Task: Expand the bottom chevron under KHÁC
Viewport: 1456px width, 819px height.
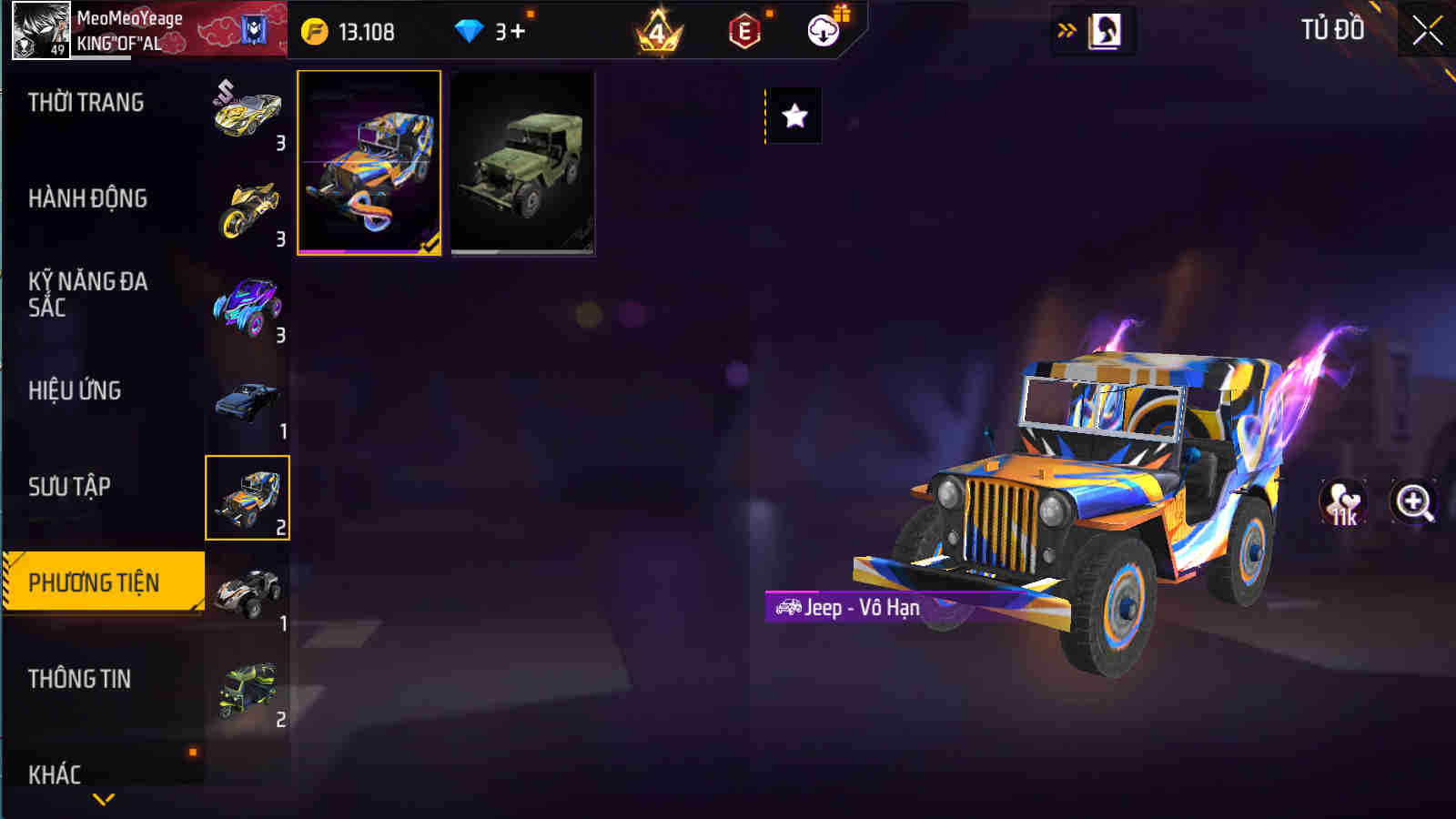Action: tap(103, 799)
